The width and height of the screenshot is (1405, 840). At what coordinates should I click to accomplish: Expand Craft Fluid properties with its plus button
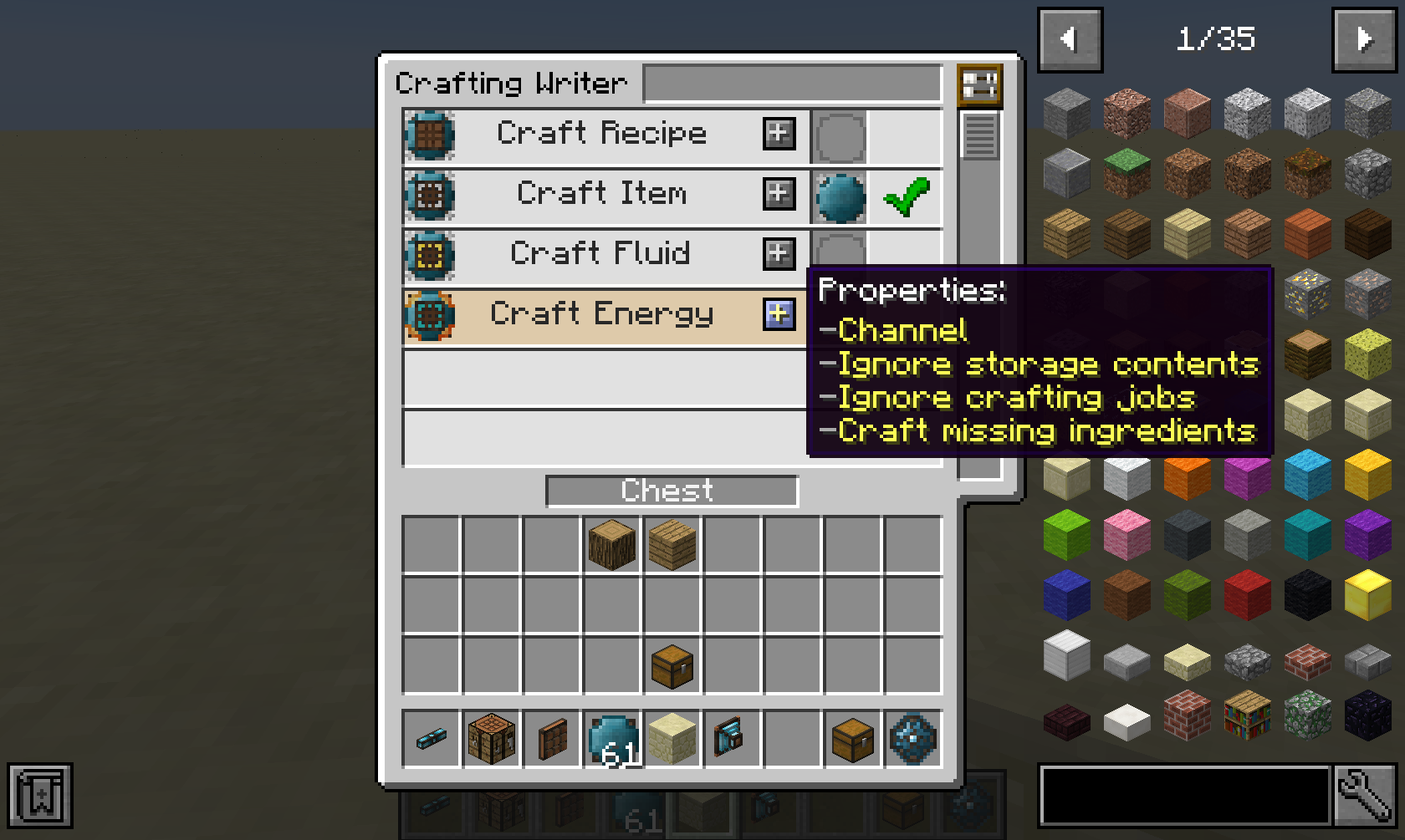pyautogui.click(x=778, y=254)
